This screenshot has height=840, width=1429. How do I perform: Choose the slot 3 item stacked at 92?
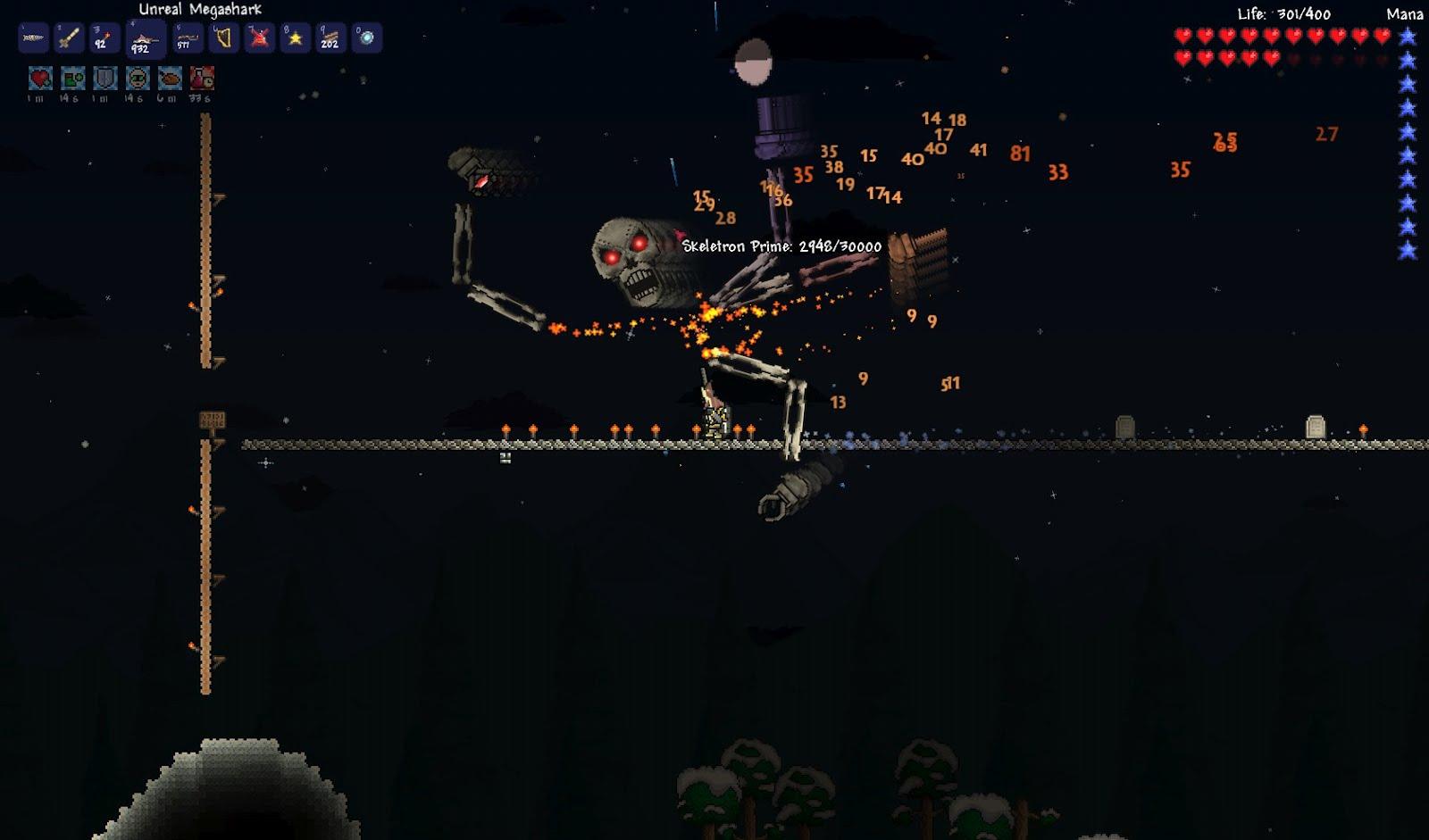coord(105,38)
